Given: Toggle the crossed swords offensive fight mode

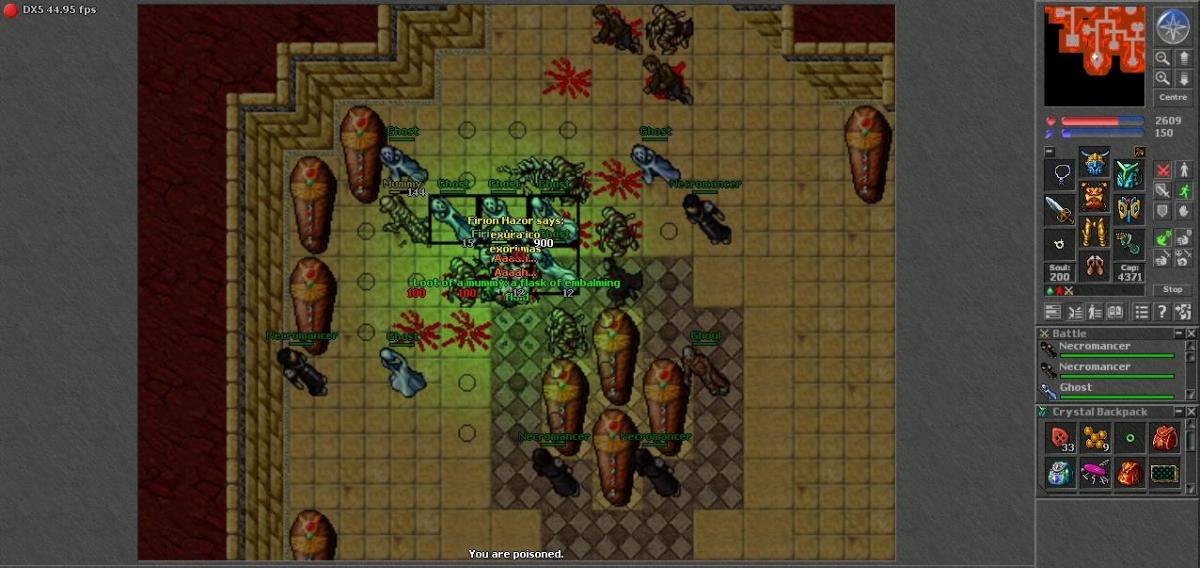Looking at the screenshot, I should click(1163, 170).
